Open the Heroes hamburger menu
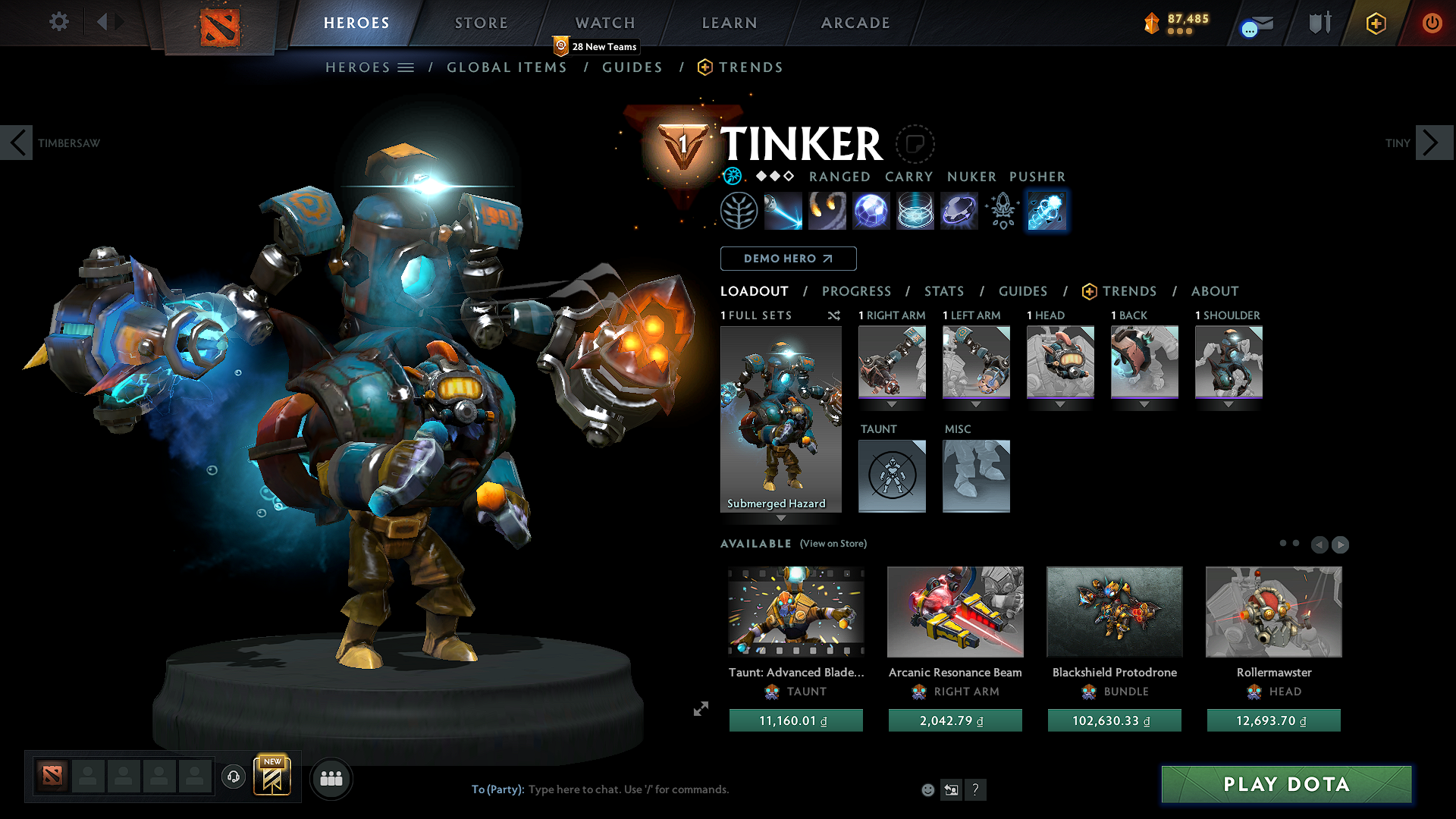The image size is (1456, 819). pyautogui.click(x=406, y=67)
